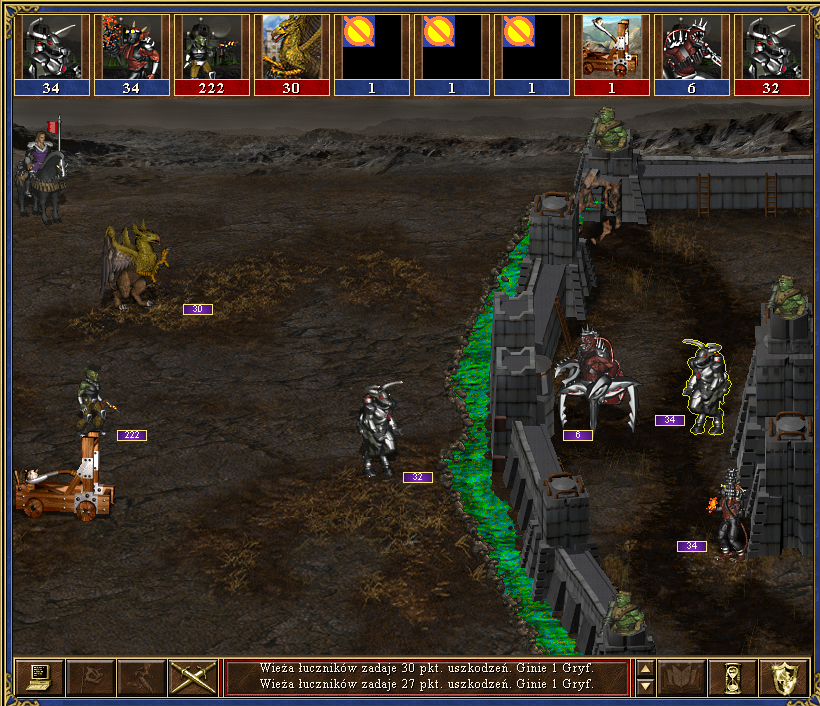The width and height of the screenshot is (820, 706).
Task: Choose the queue portrait with 222 troops
Action: pyautogui.click(x=212, y=47)
